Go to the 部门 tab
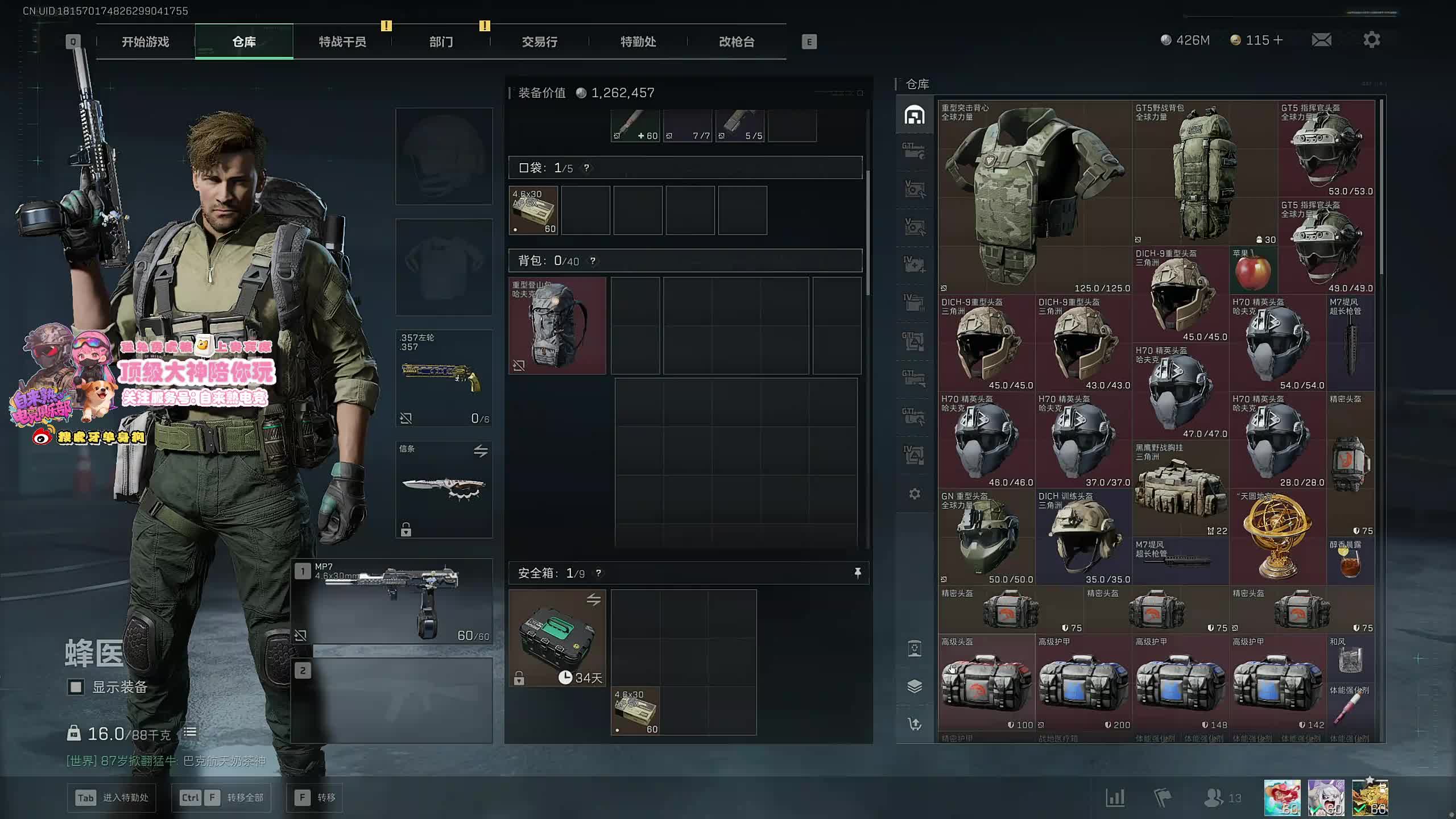Image resolution: width=1456 pixels, height=819 pixels. click(441, 42)
